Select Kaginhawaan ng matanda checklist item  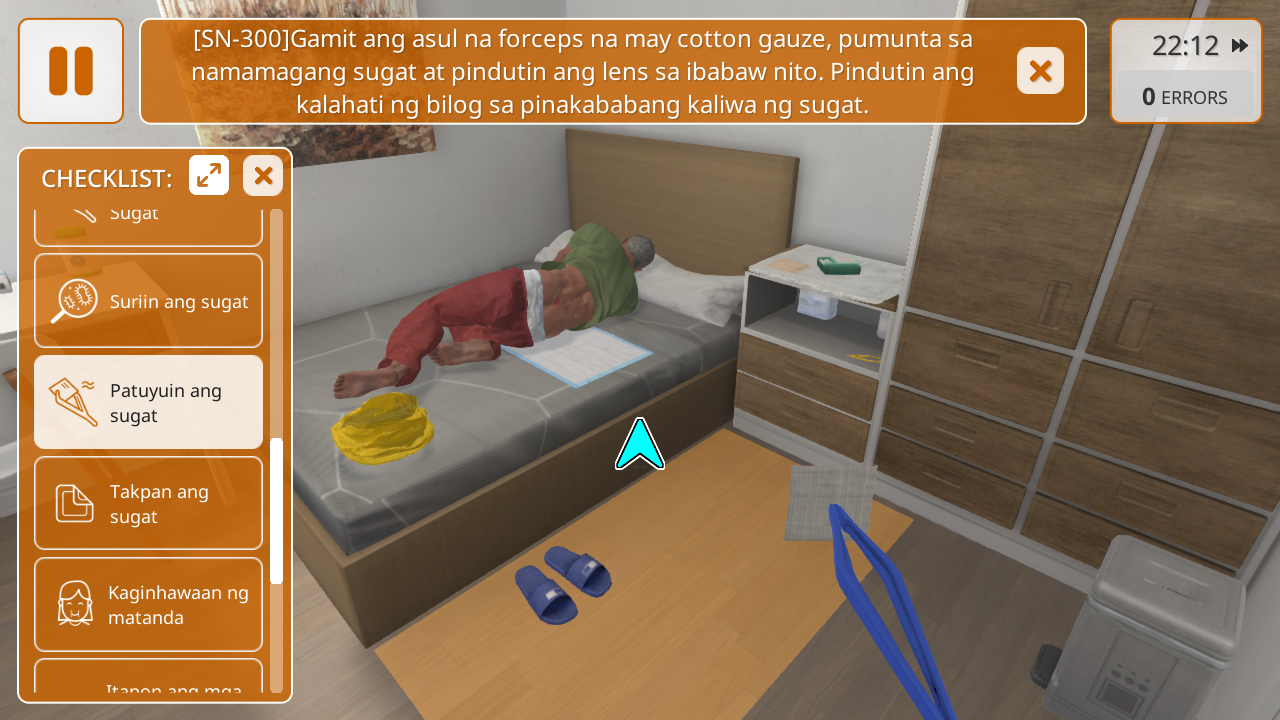[148, 604]
